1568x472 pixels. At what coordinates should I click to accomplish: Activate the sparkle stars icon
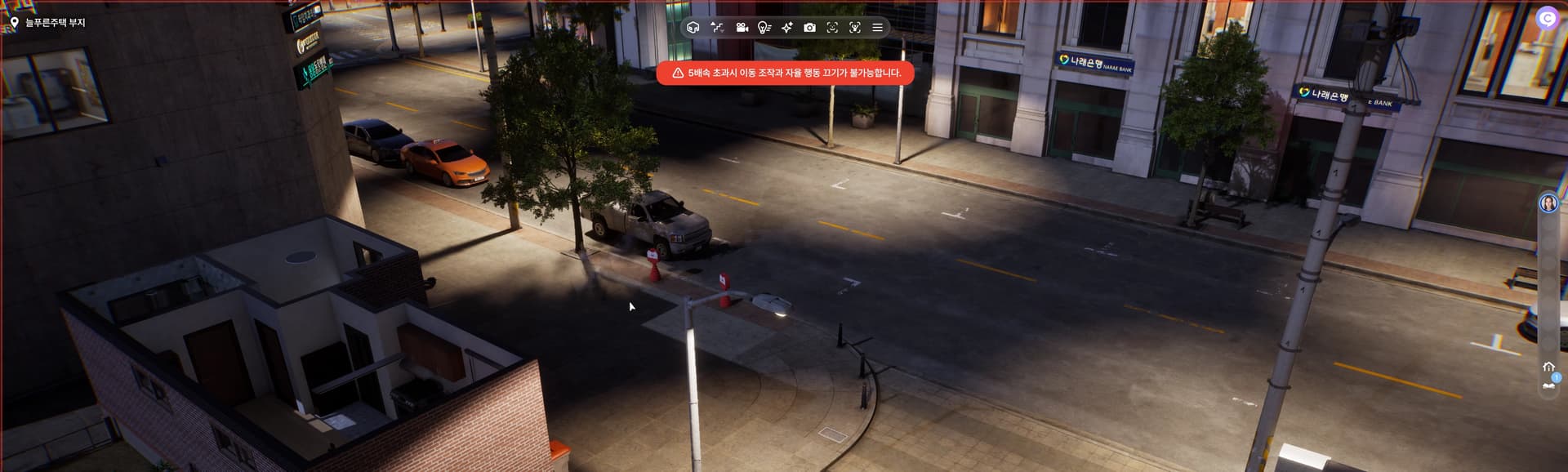coord(786,28)
